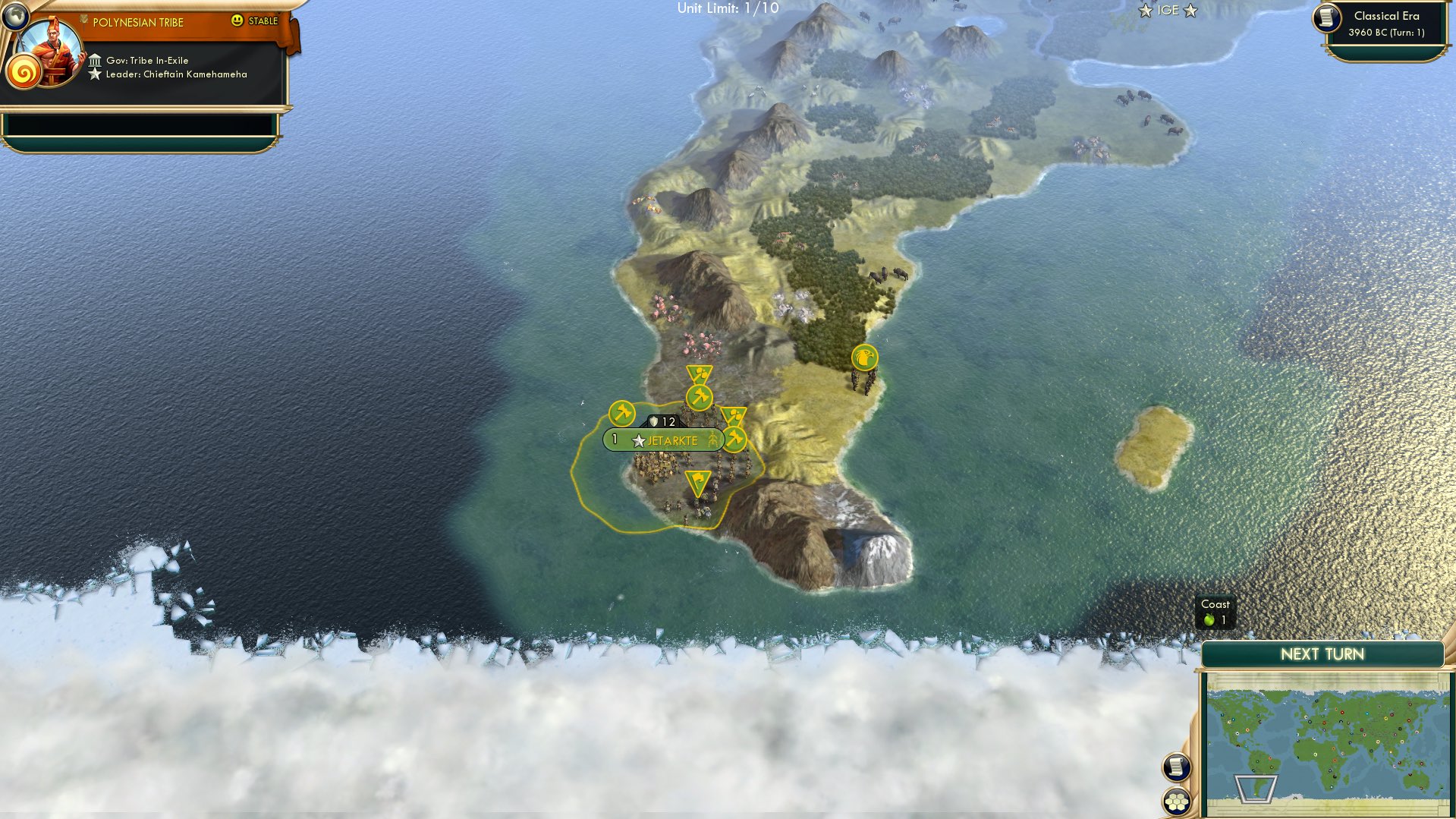Select the worker unit flag near Jetarkte's west border
The image size is (1456, 819).
tap(621, 413)
